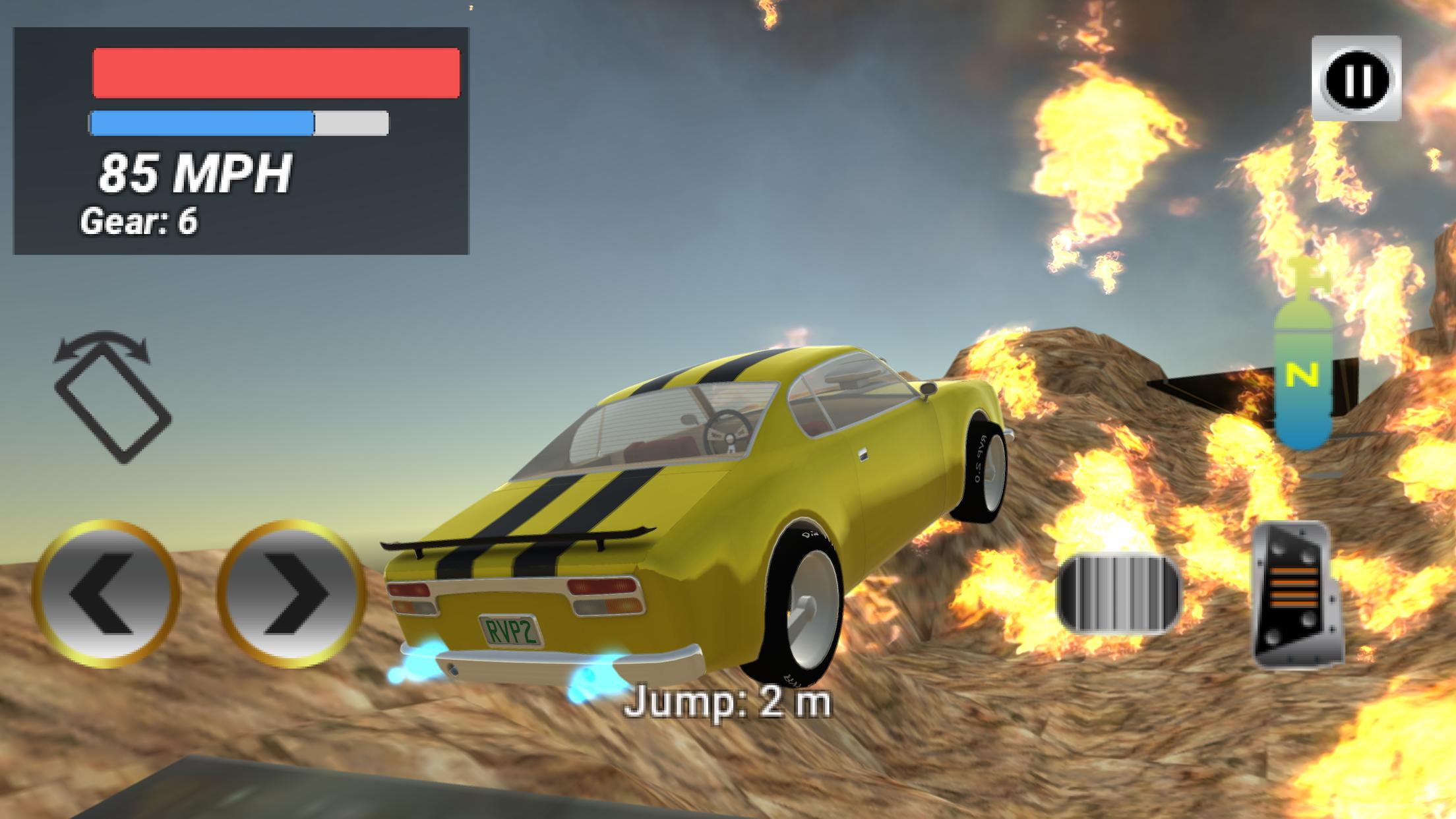Tap the Gear: 6 indicator to view gears

tap(140, 222)
